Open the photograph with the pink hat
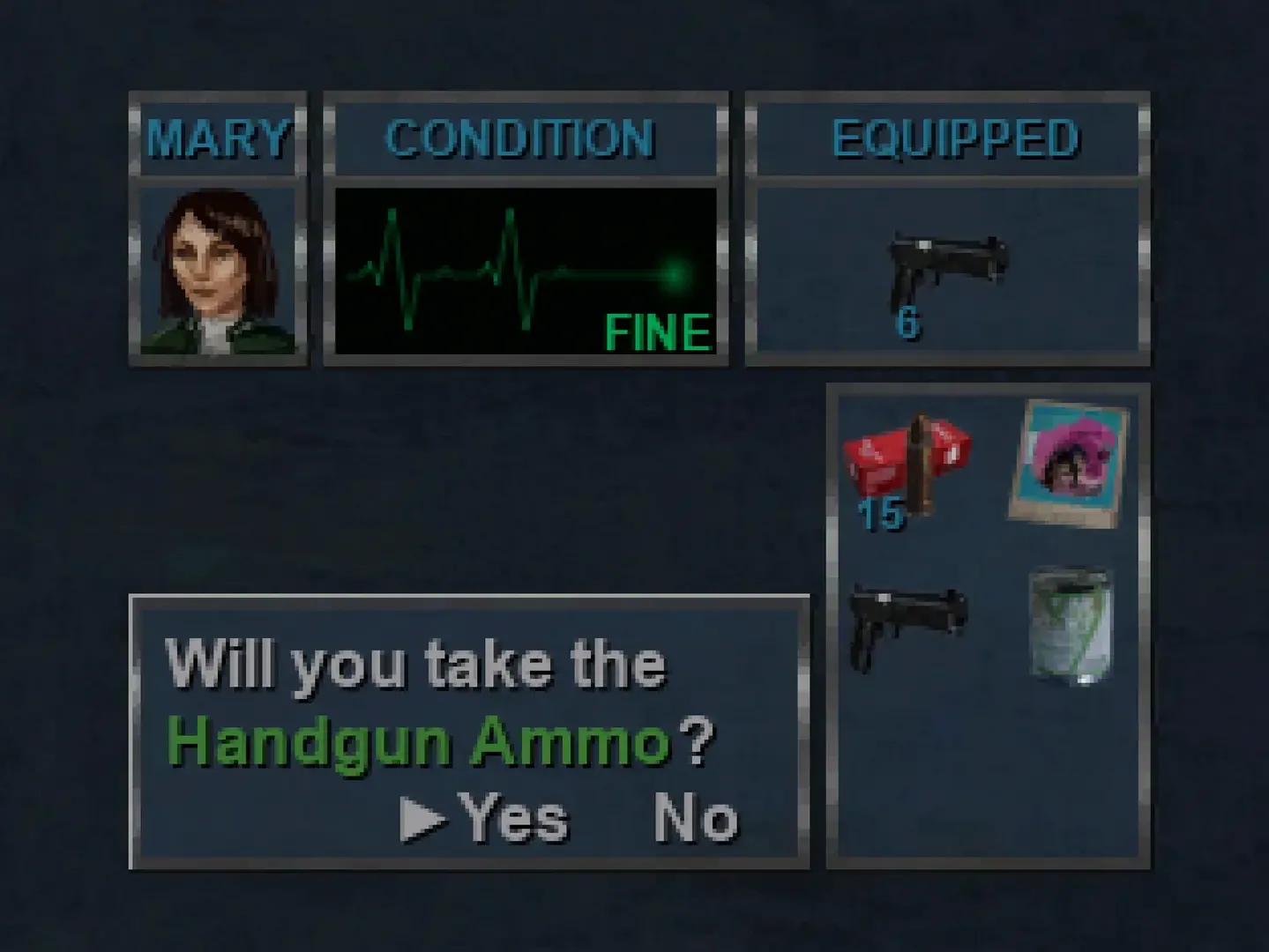The image size is (1269, 952). tap(1070, 463)
